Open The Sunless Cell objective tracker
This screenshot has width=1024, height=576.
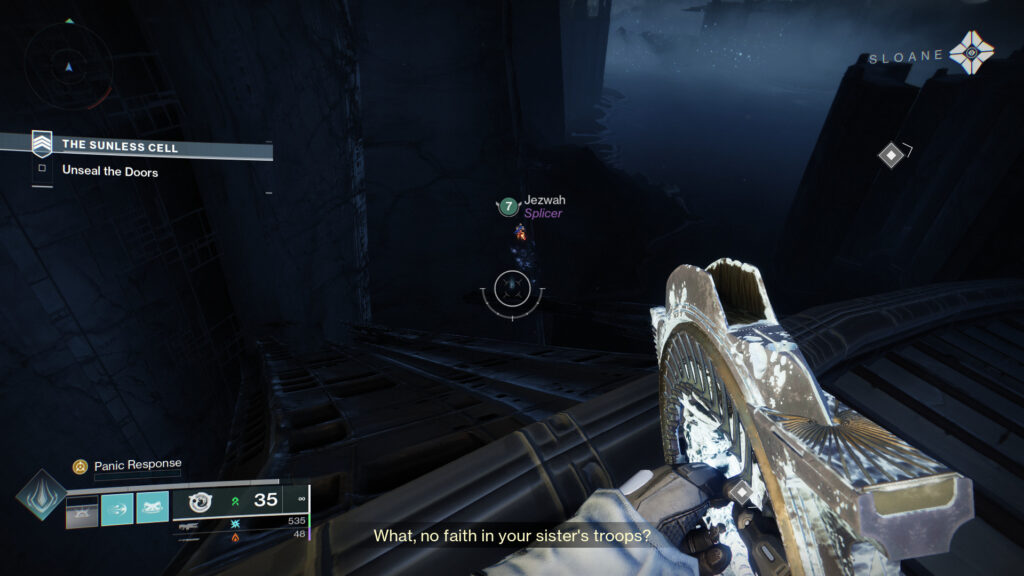(120, 146)
